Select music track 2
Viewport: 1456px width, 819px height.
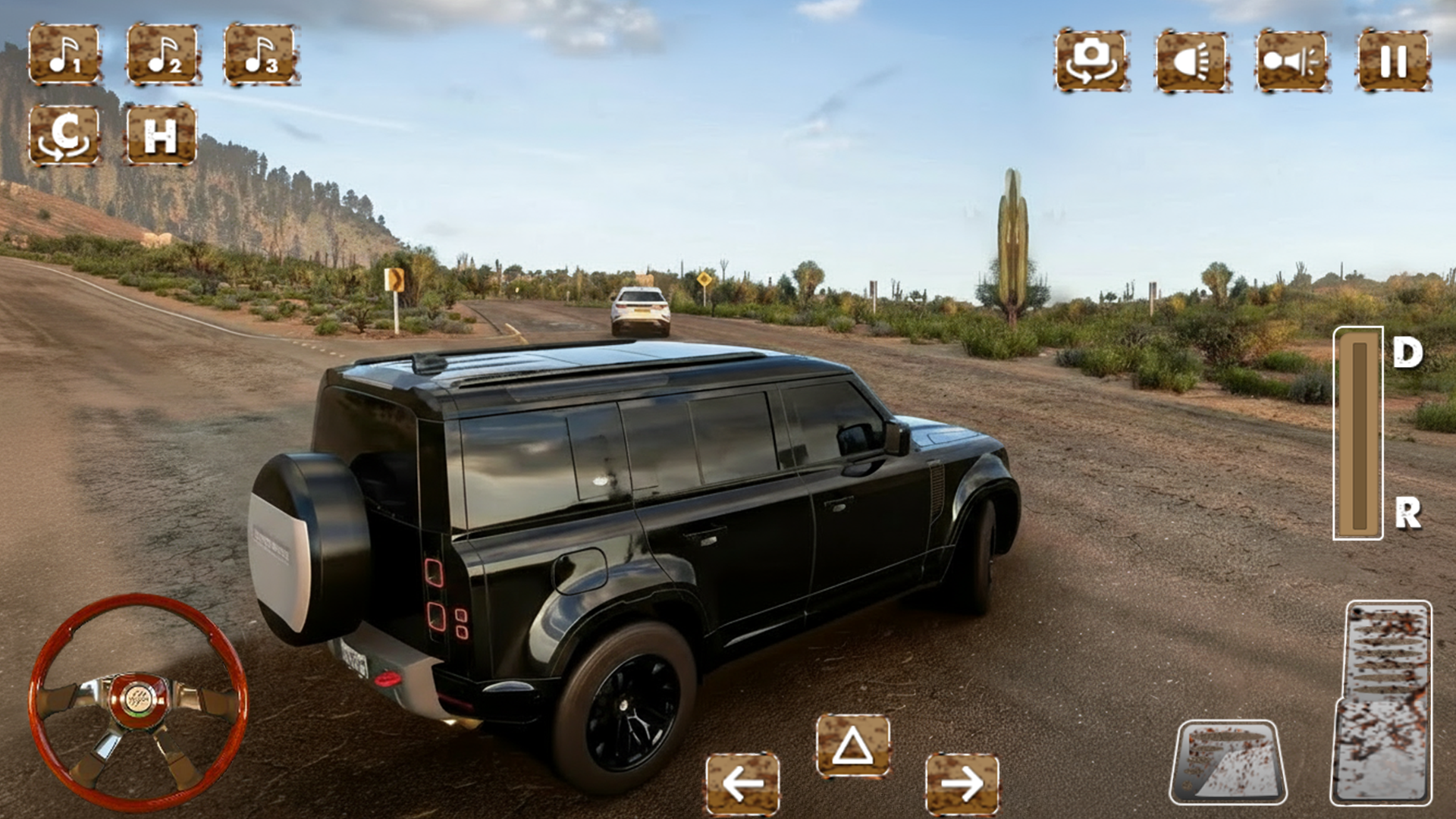pos(162,54)
